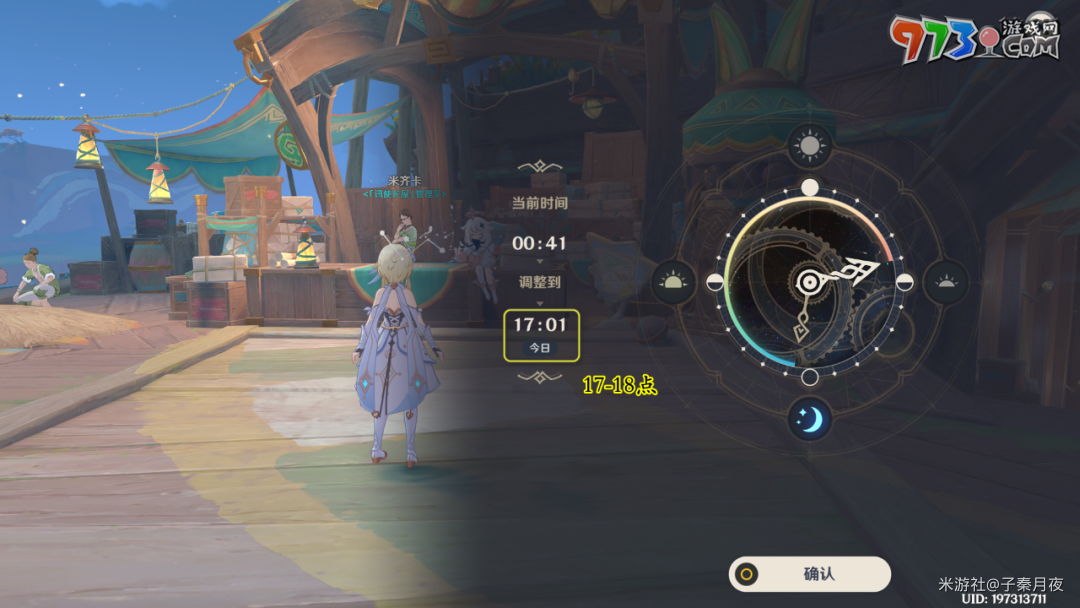Set clock to noon sun icon
The height and width of the screenshot is (608, 1080).
(x=809, y=147)
